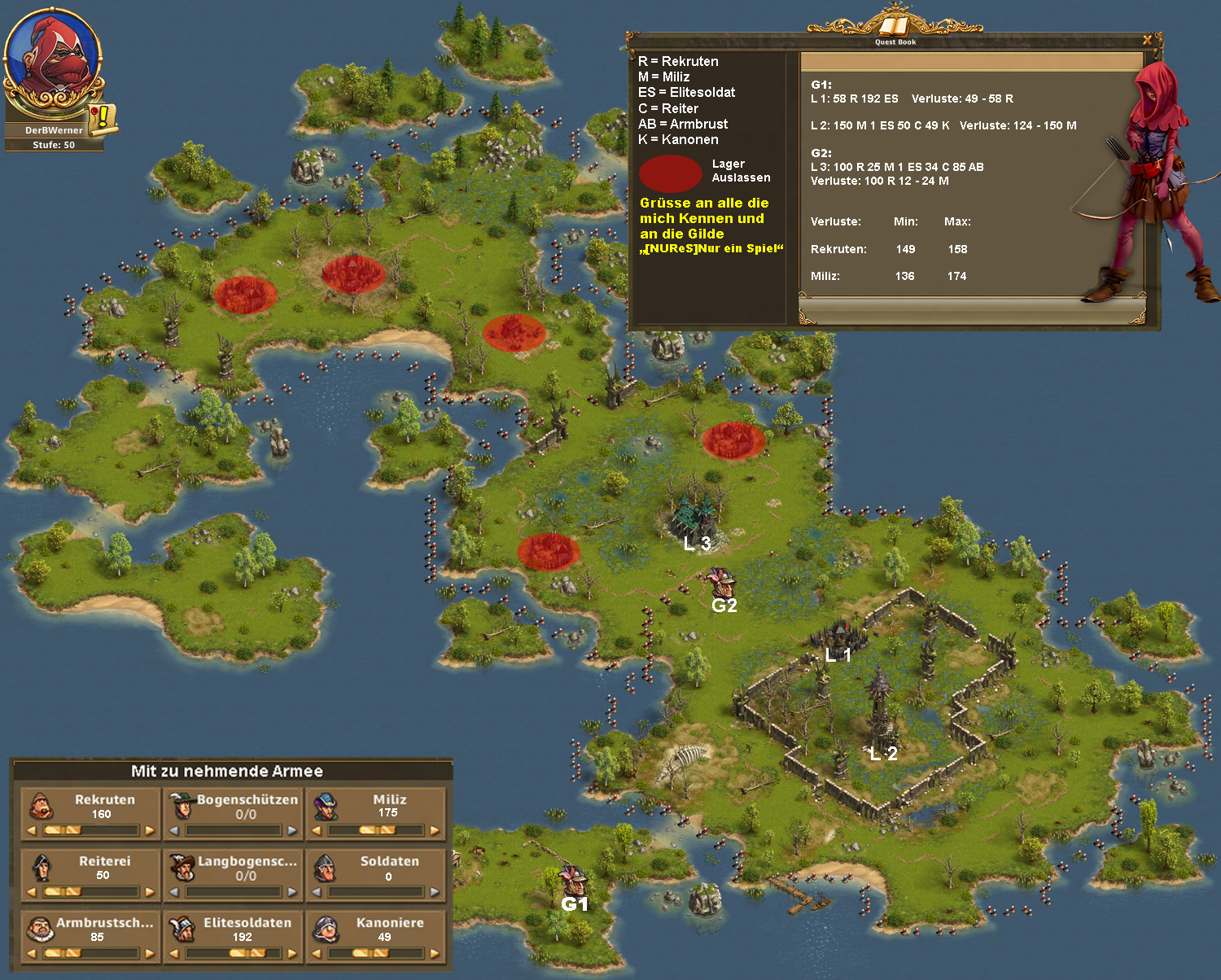This screenshot has width=1221, height=980.
Task: Select the G2 general marker
Action: click(721, 583)
